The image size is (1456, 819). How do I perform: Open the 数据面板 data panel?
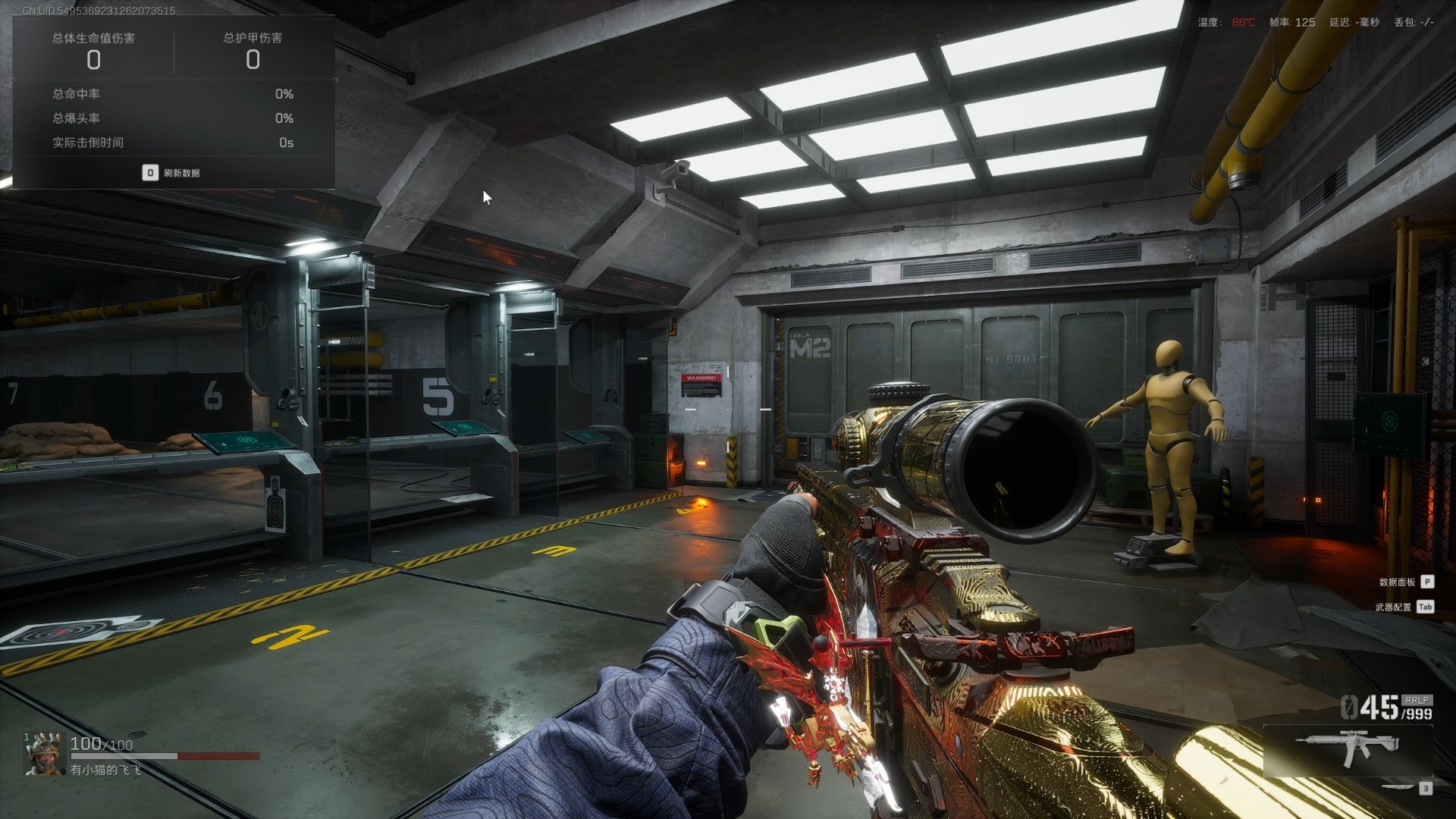pyautogui.click(x=1405, y=582)
